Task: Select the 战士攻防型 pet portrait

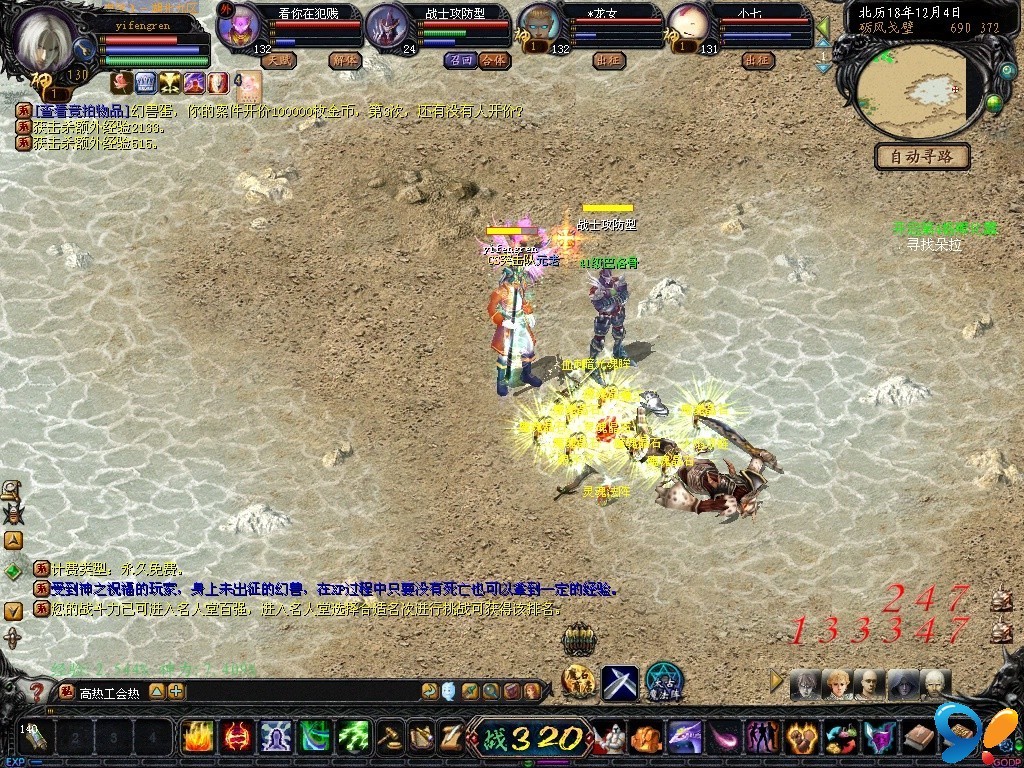Action: (387, 26)
